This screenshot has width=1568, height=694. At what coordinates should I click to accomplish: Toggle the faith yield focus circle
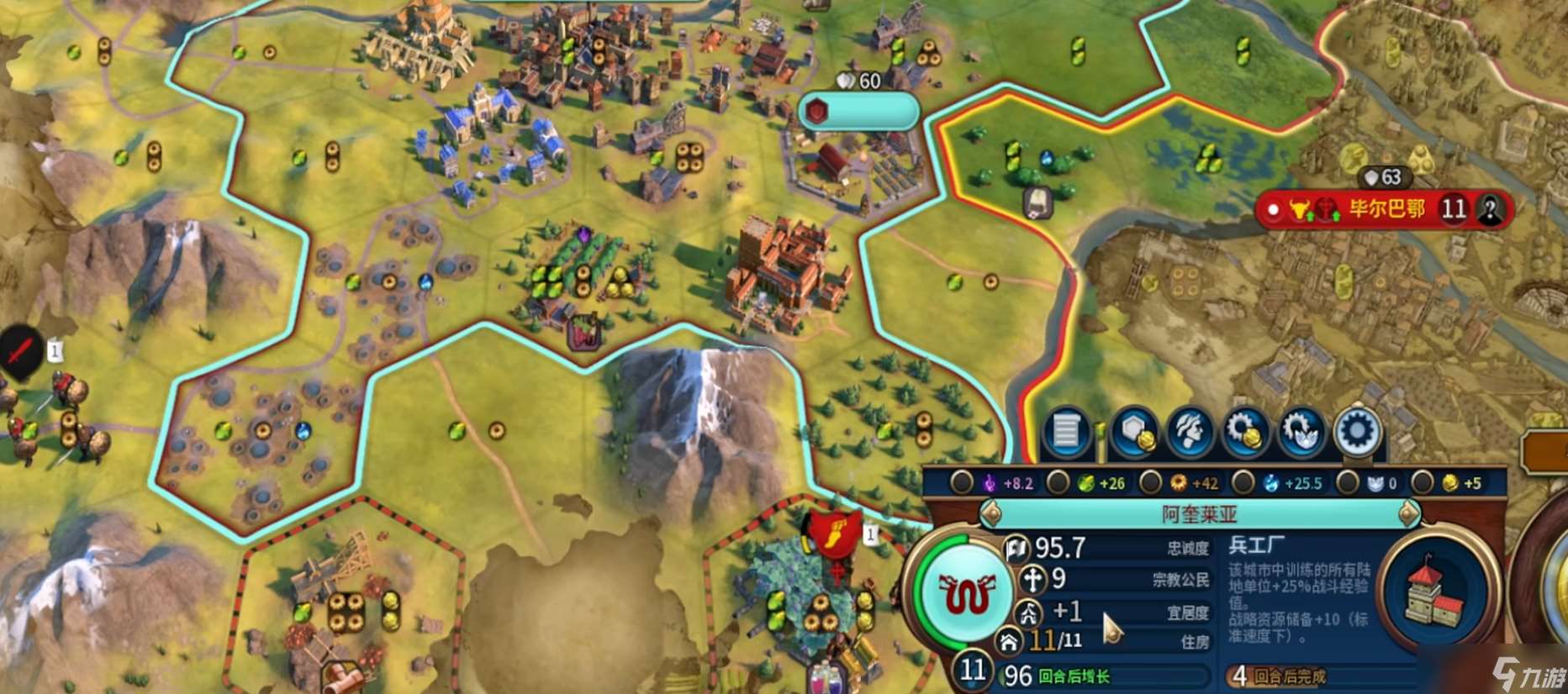[x=1347, y=482]
